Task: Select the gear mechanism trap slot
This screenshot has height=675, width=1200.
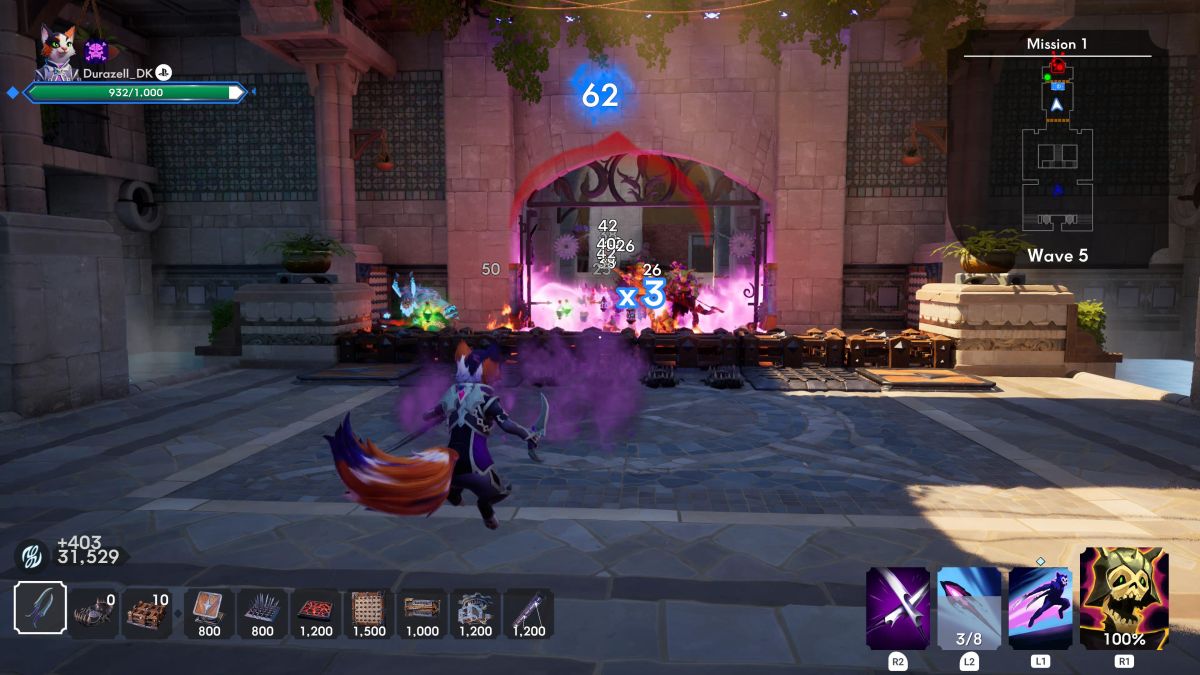Action: pyautogui.click(x=476, y=612)
